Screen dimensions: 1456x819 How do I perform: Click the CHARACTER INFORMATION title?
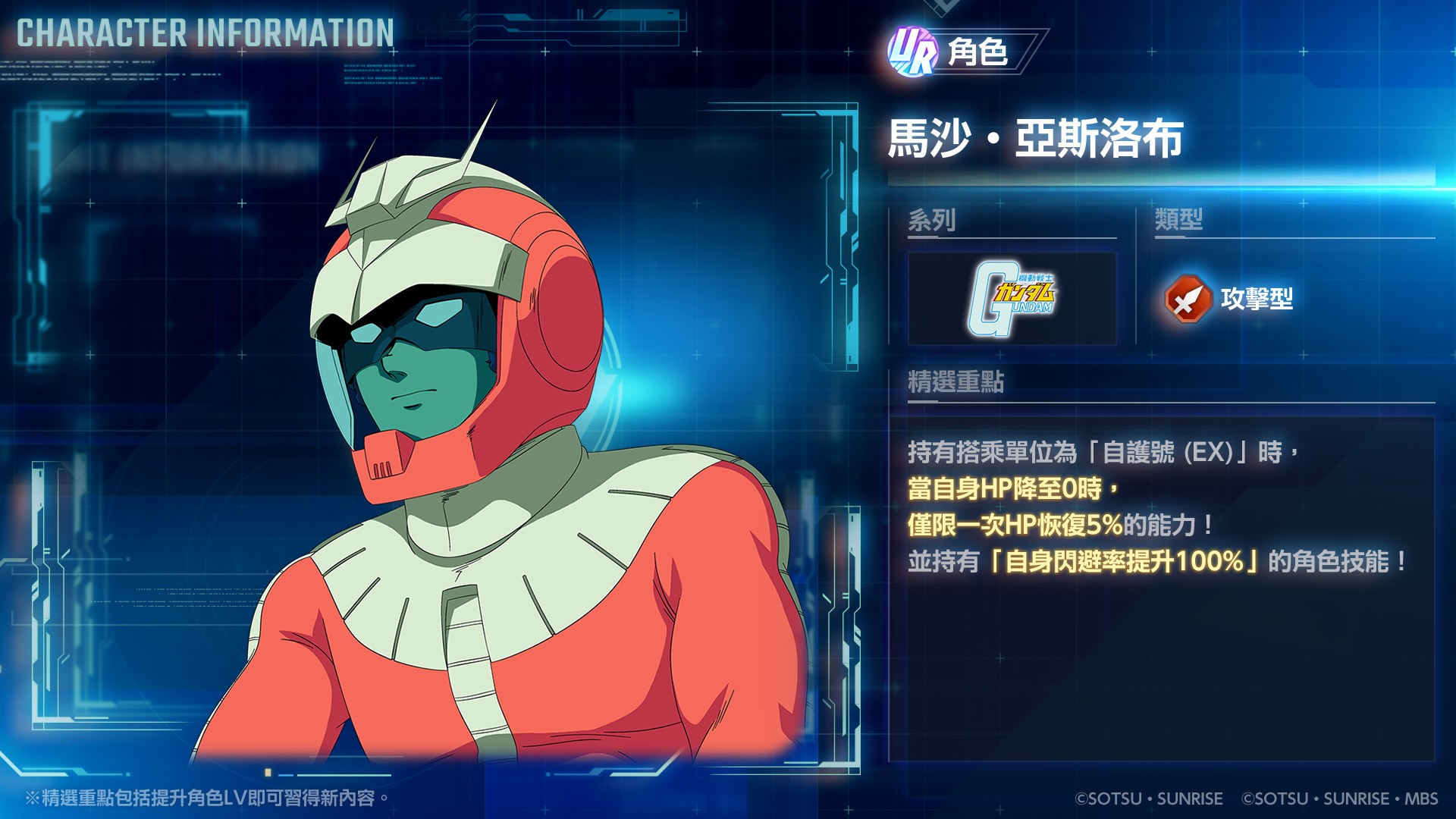(x=203, y=32)
